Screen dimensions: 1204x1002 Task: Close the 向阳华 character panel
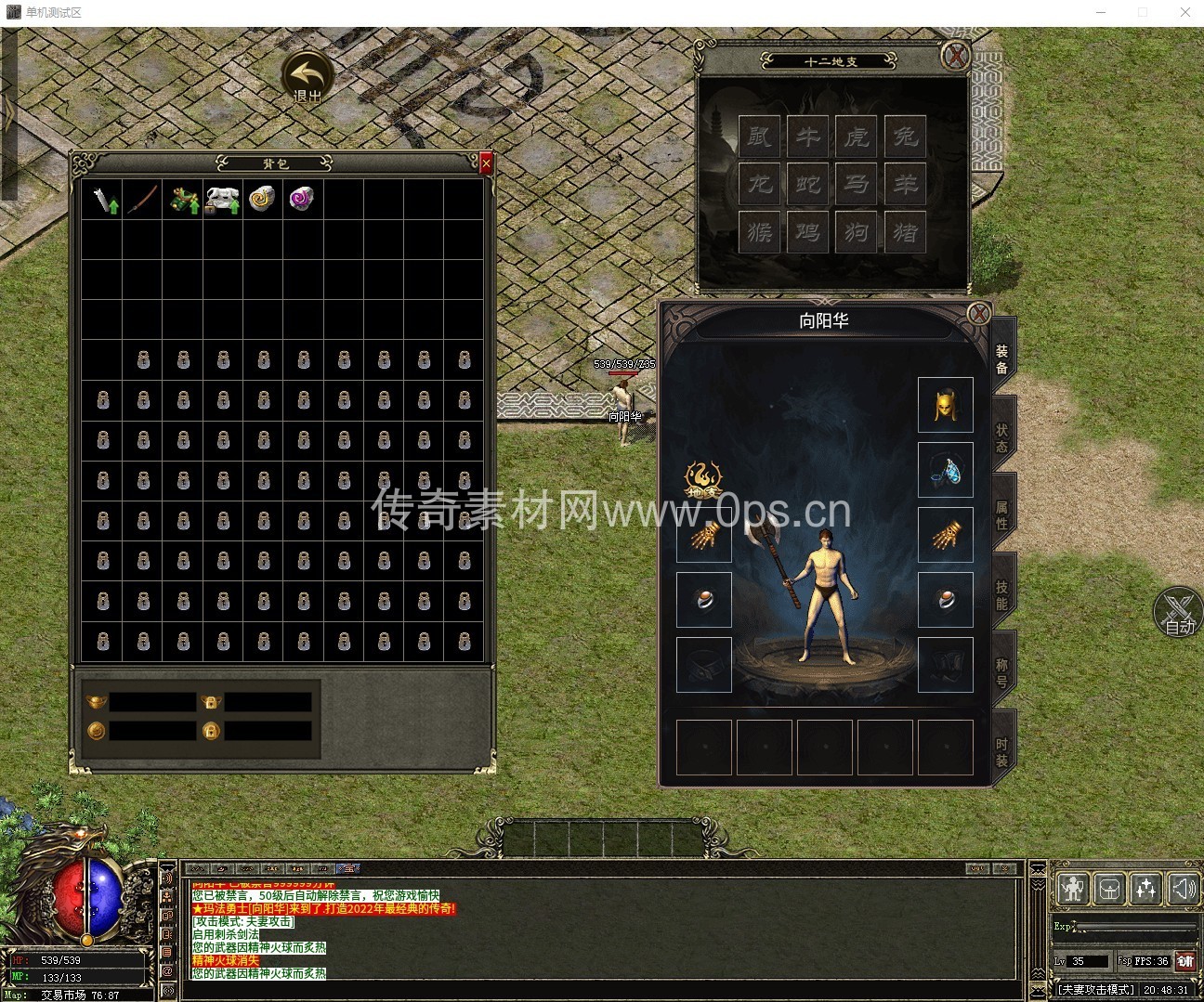[x=978, y=314]
